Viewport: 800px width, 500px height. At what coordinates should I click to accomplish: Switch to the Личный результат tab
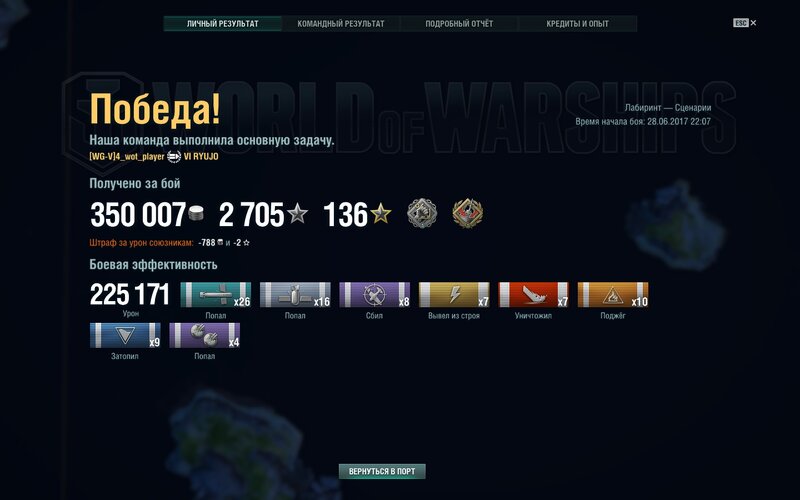(x=222, y=23)
